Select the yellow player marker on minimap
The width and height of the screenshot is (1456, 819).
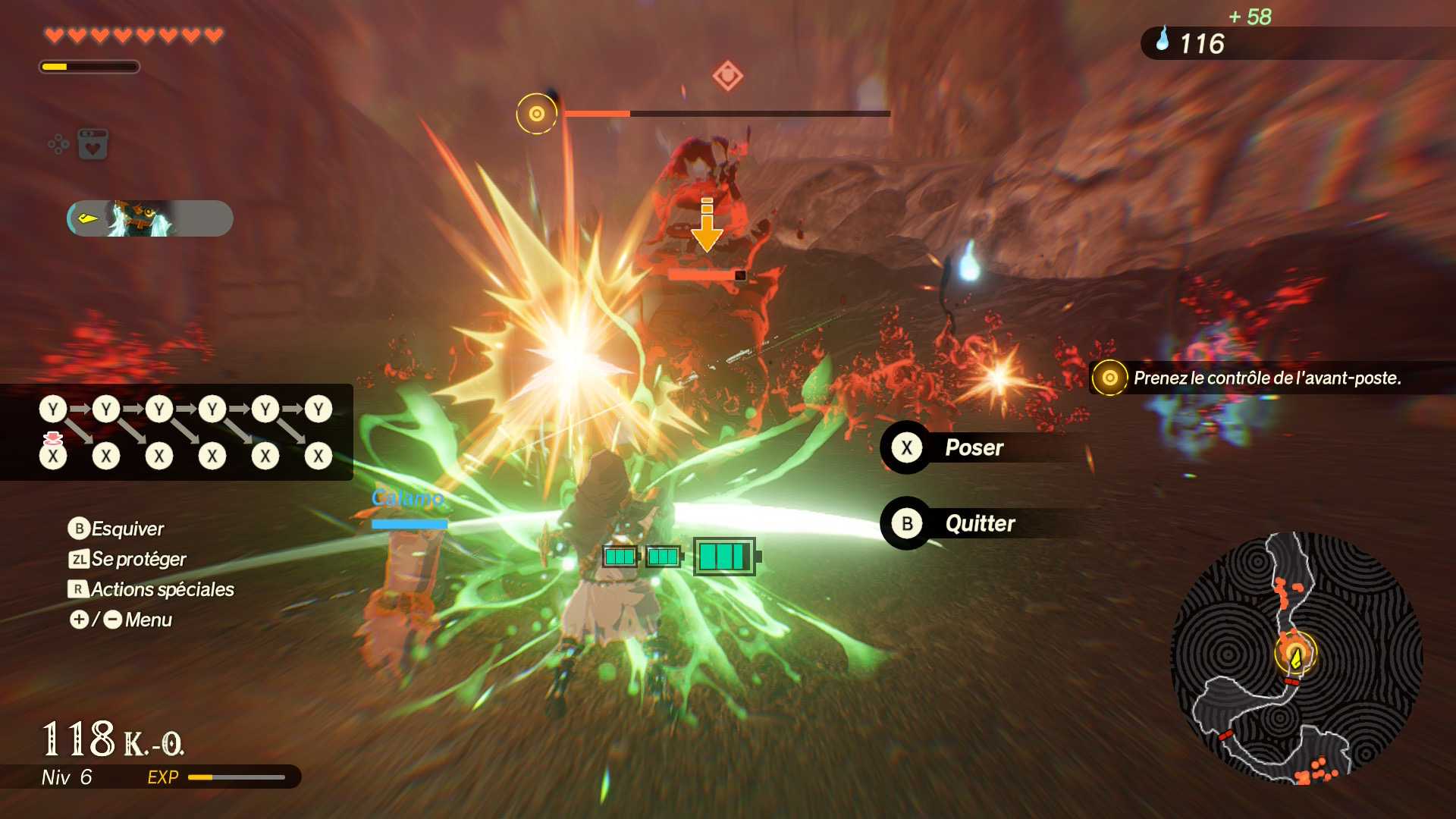(x=1295, y=657)
